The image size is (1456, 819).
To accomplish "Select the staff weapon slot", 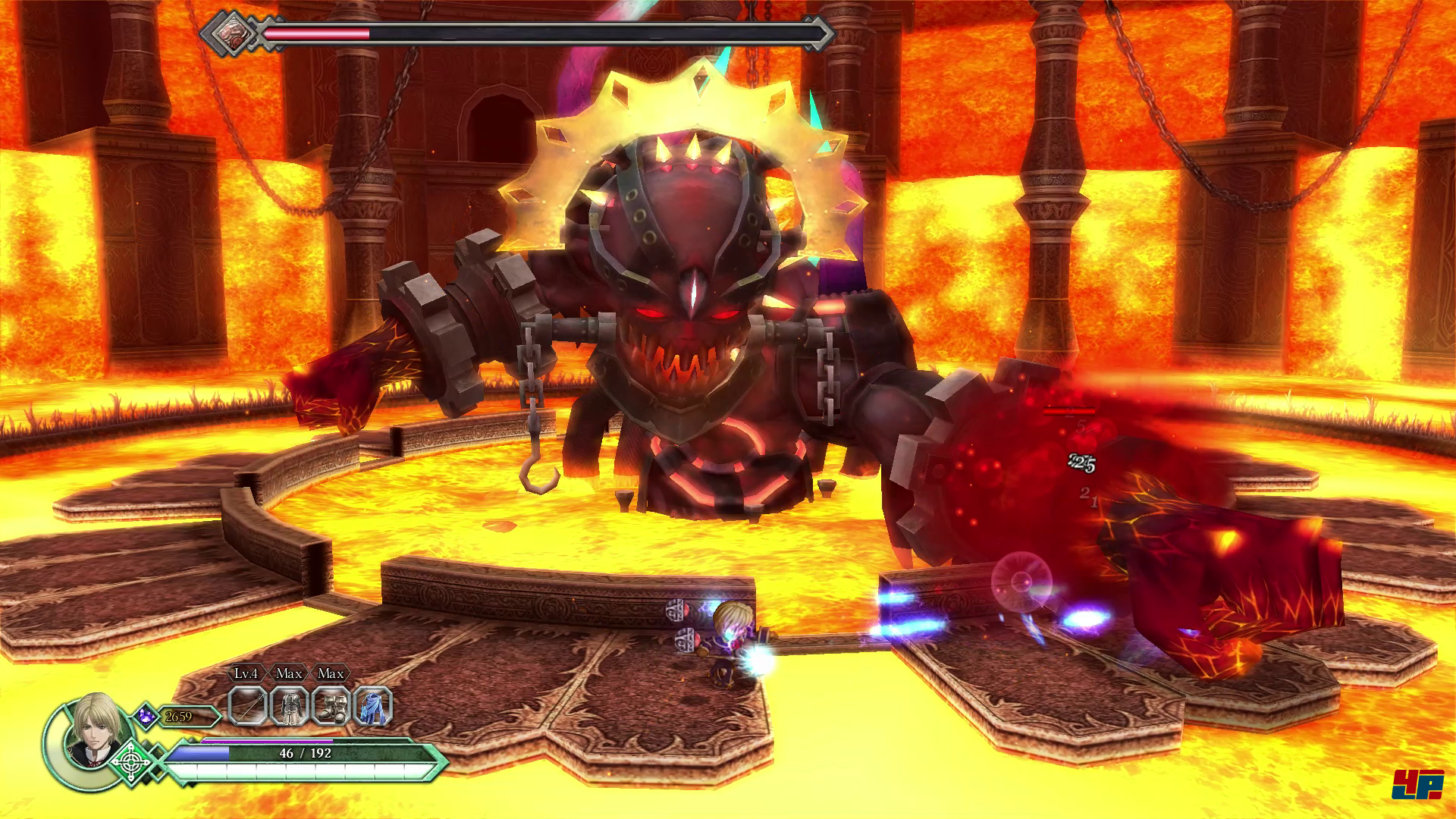I will pos(248,707).
